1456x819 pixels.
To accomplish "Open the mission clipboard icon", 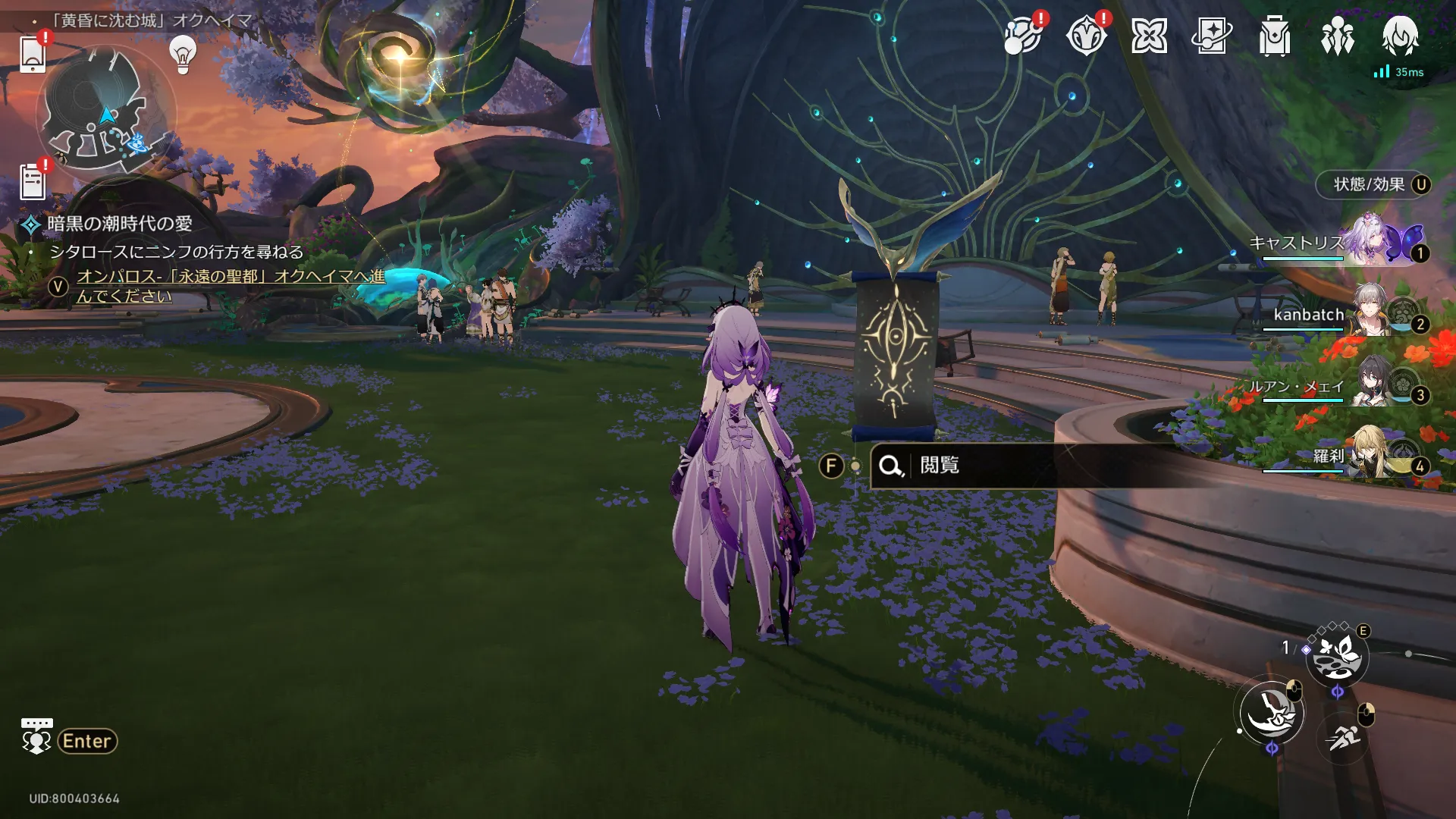I will pos(33,182).
